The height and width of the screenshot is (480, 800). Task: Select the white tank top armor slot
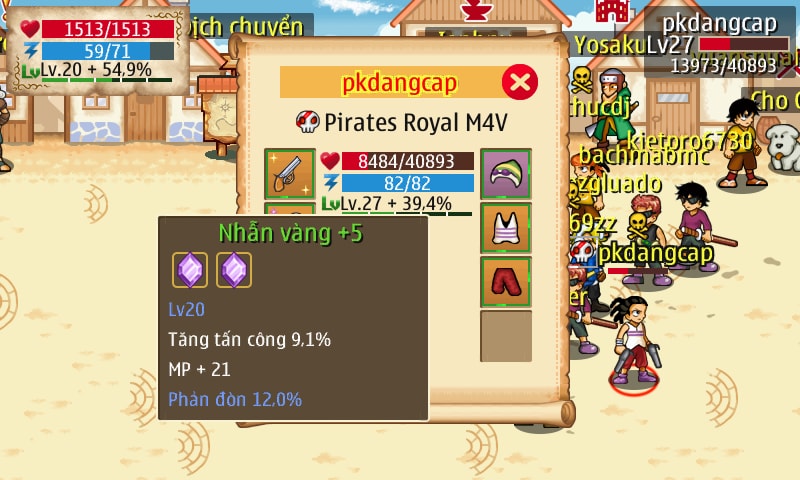tap(506, 228)
